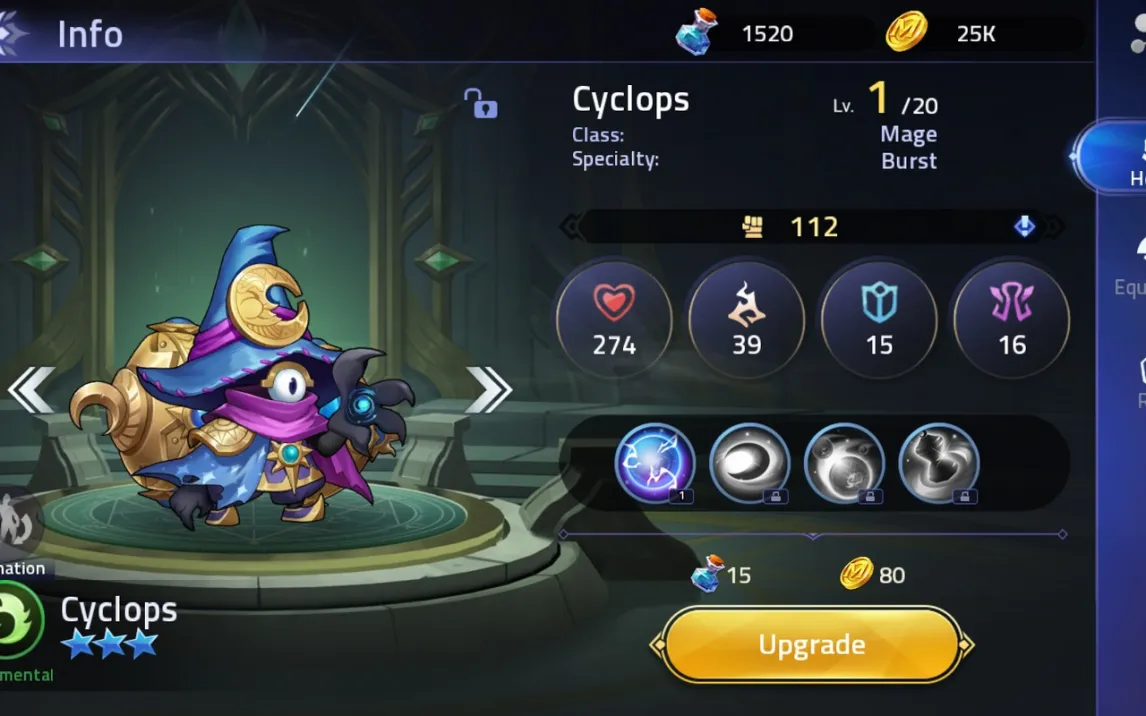Toggle the padlock icon near the hero name
Screen dimensions: 1146x716
480,102
